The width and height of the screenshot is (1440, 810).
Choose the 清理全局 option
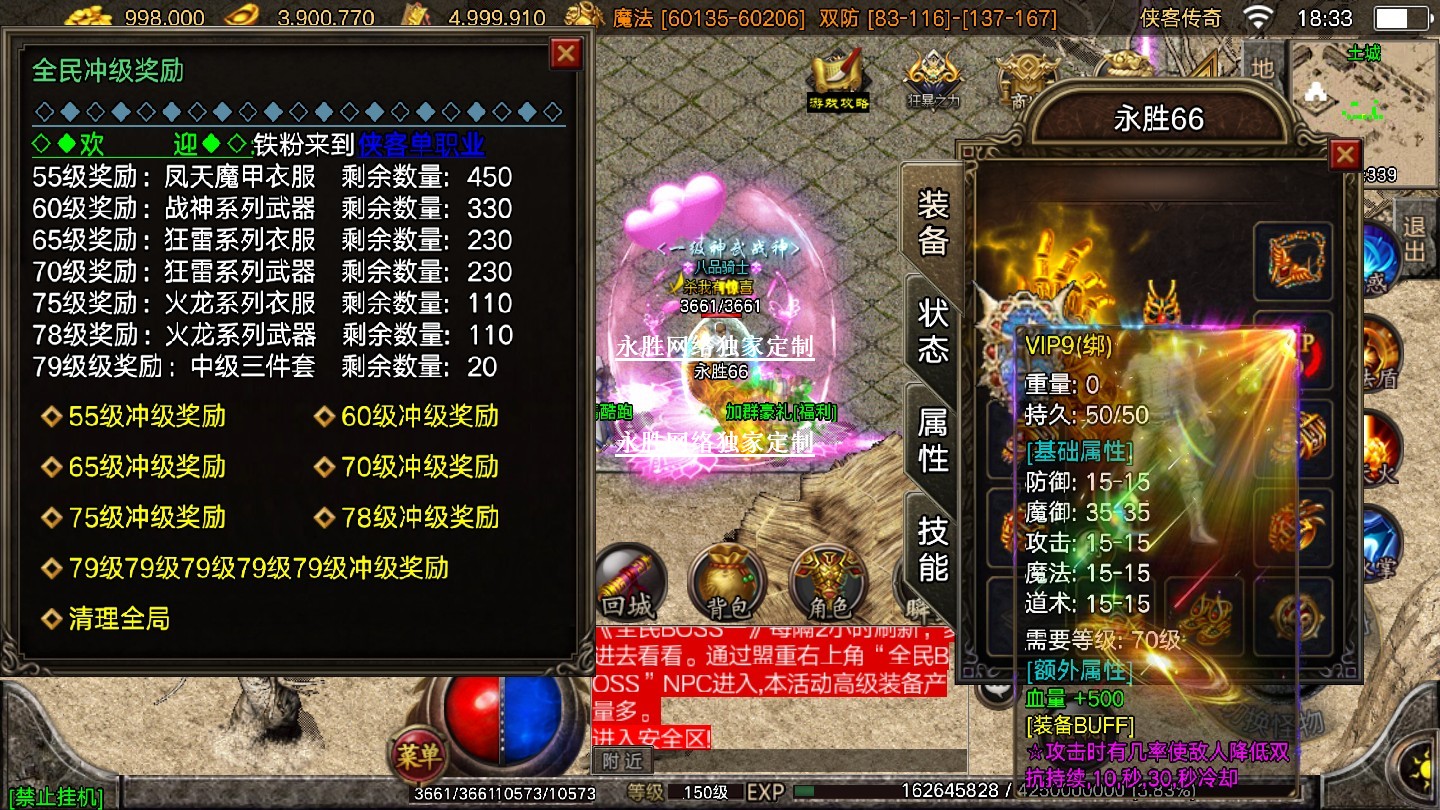click(x=118, y=620)
